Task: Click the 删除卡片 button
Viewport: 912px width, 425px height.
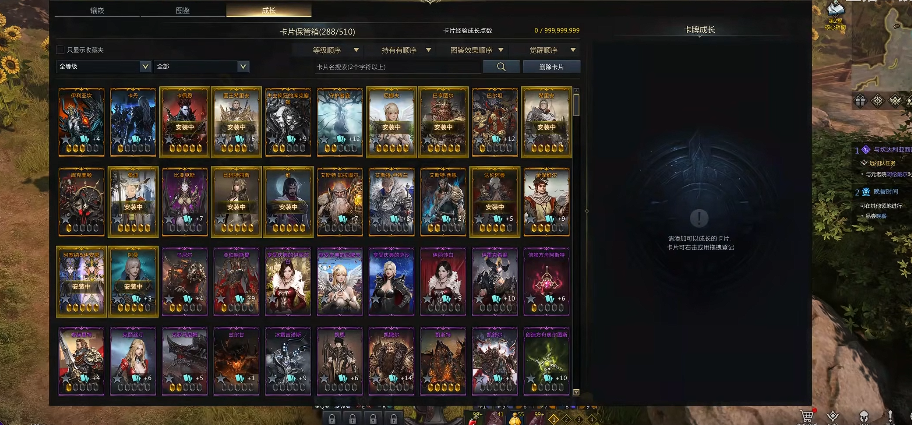Action: coord(550,67)
